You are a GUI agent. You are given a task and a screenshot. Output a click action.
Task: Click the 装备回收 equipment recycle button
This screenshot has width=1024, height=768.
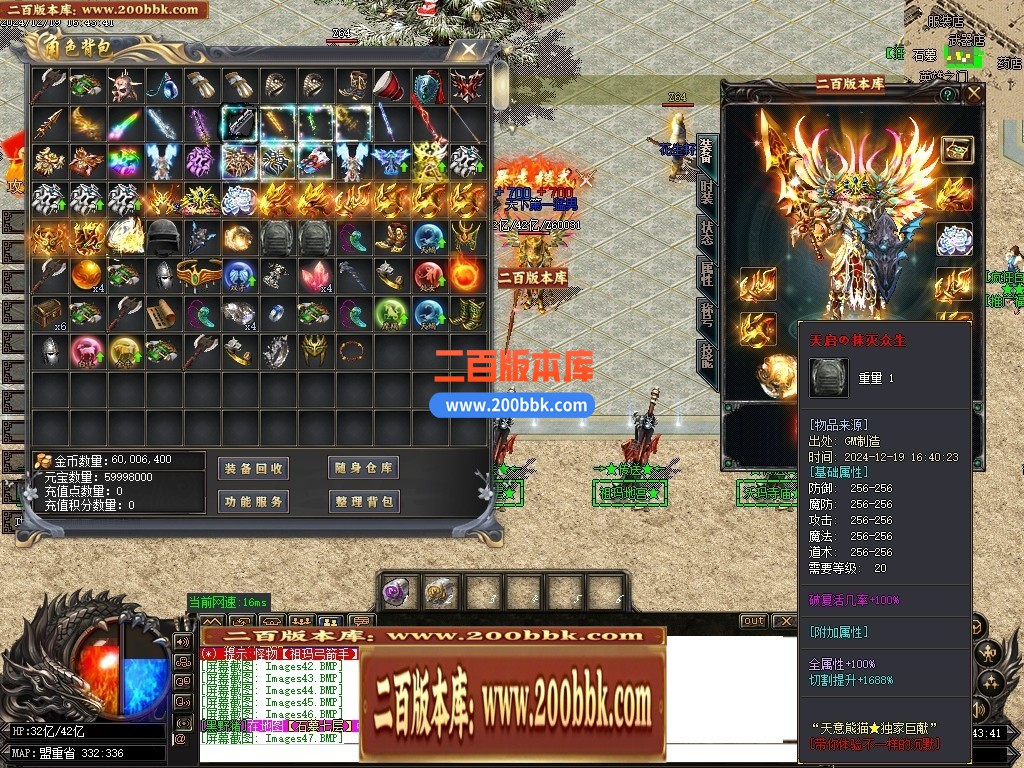[253, 468]
